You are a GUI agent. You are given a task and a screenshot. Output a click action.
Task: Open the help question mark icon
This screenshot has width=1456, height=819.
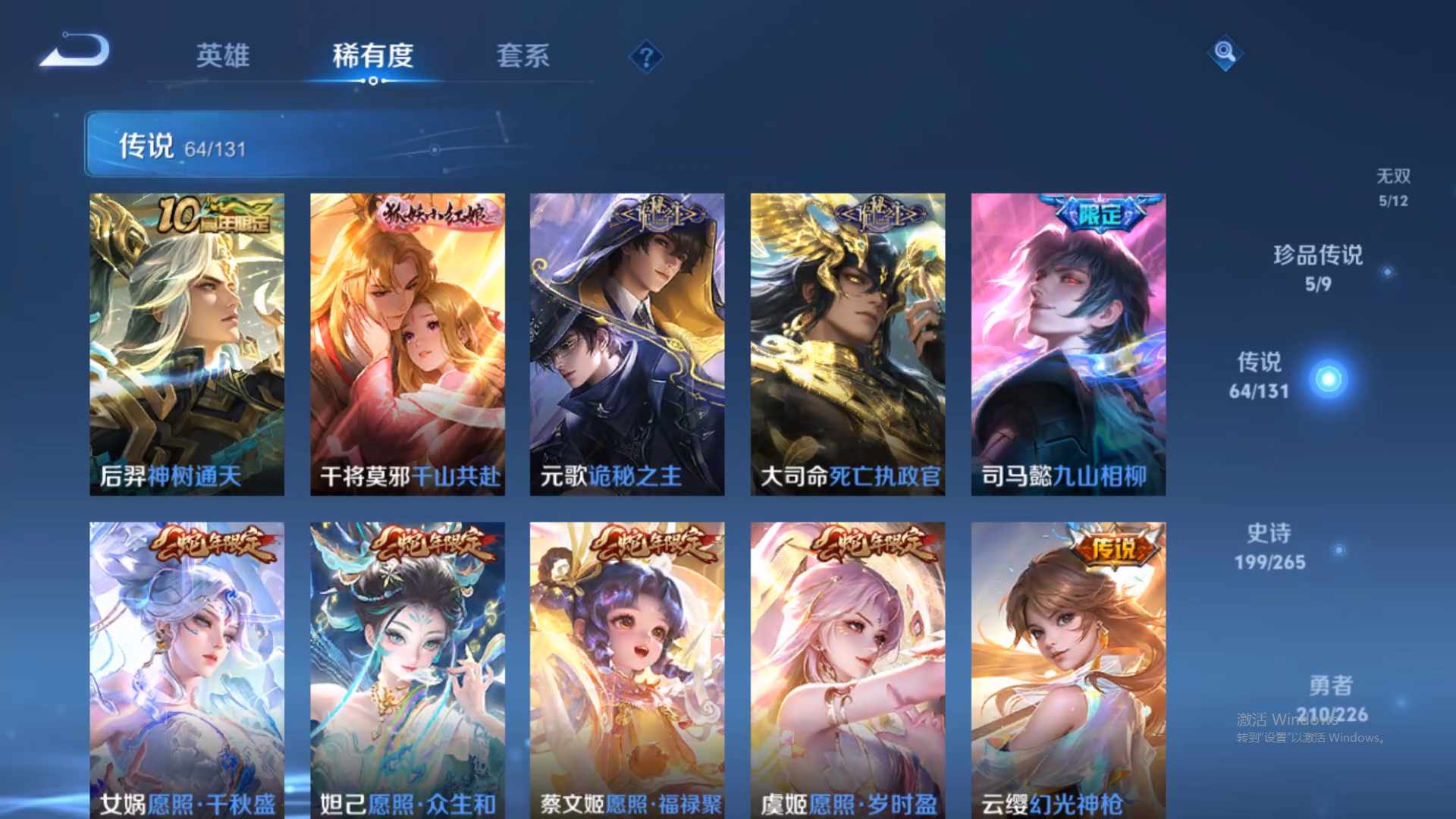[645, 55]
